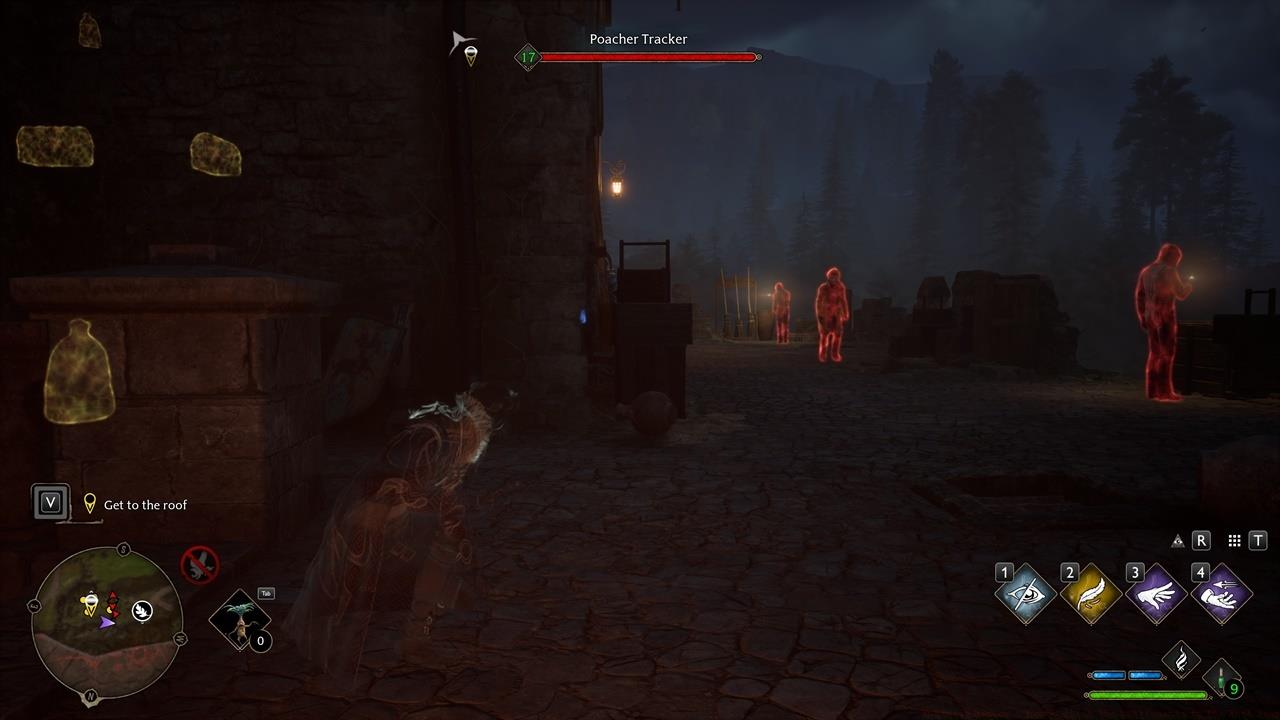This screenshot has height=720, width=1280.
Task: Click the R key spell-set switch prompt
Action: pos(1201,540)
